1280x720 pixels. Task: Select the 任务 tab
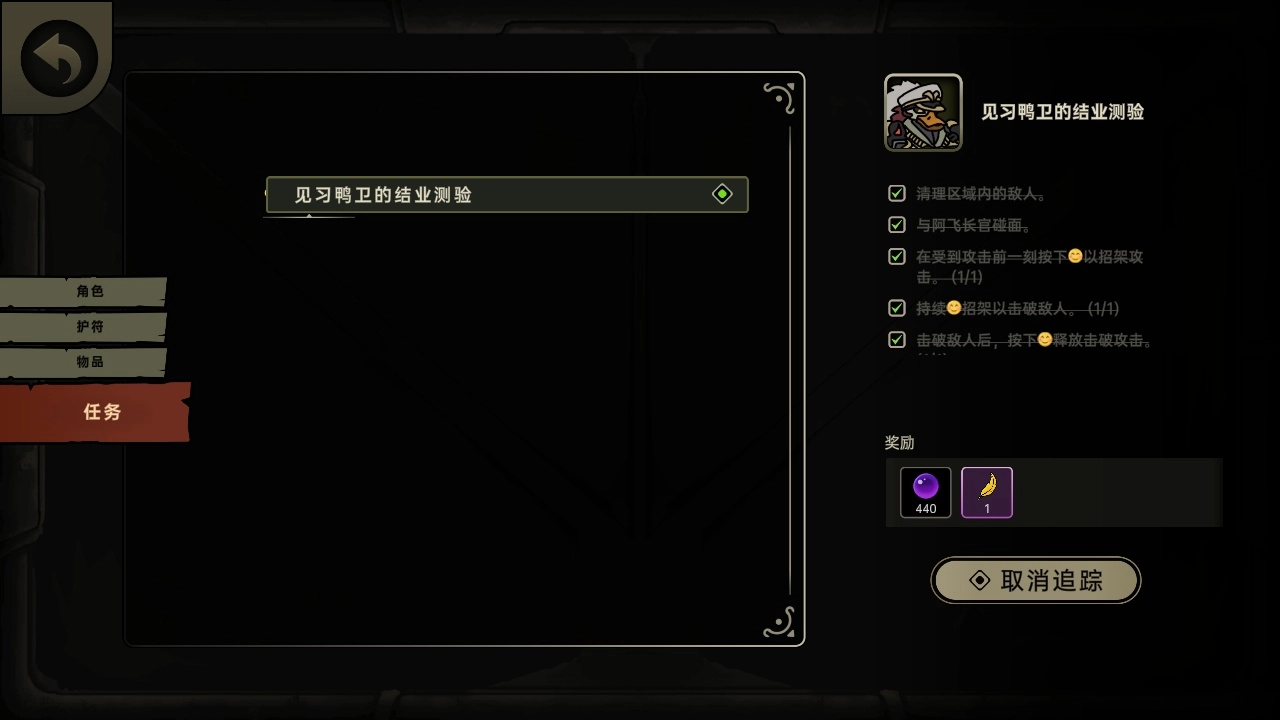coord(103,411)
